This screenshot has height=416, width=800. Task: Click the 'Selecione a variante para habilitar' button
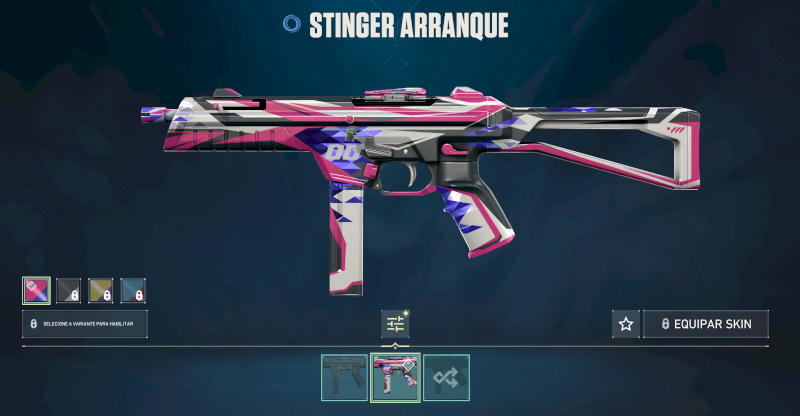click(x=85, y=324)
